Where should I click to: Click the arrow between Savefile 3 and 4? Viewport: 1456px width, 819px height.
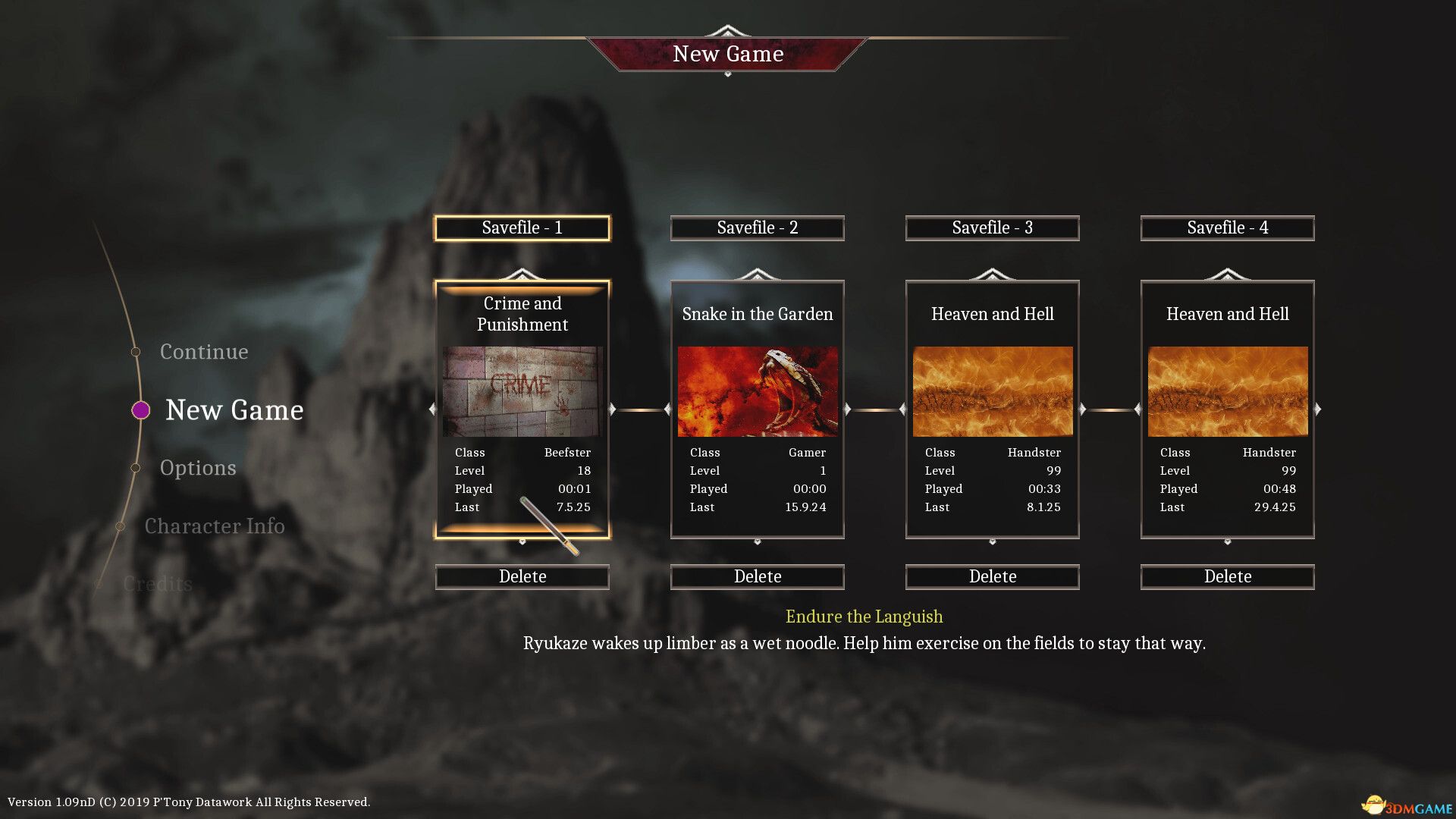(x=1110, y=408)
